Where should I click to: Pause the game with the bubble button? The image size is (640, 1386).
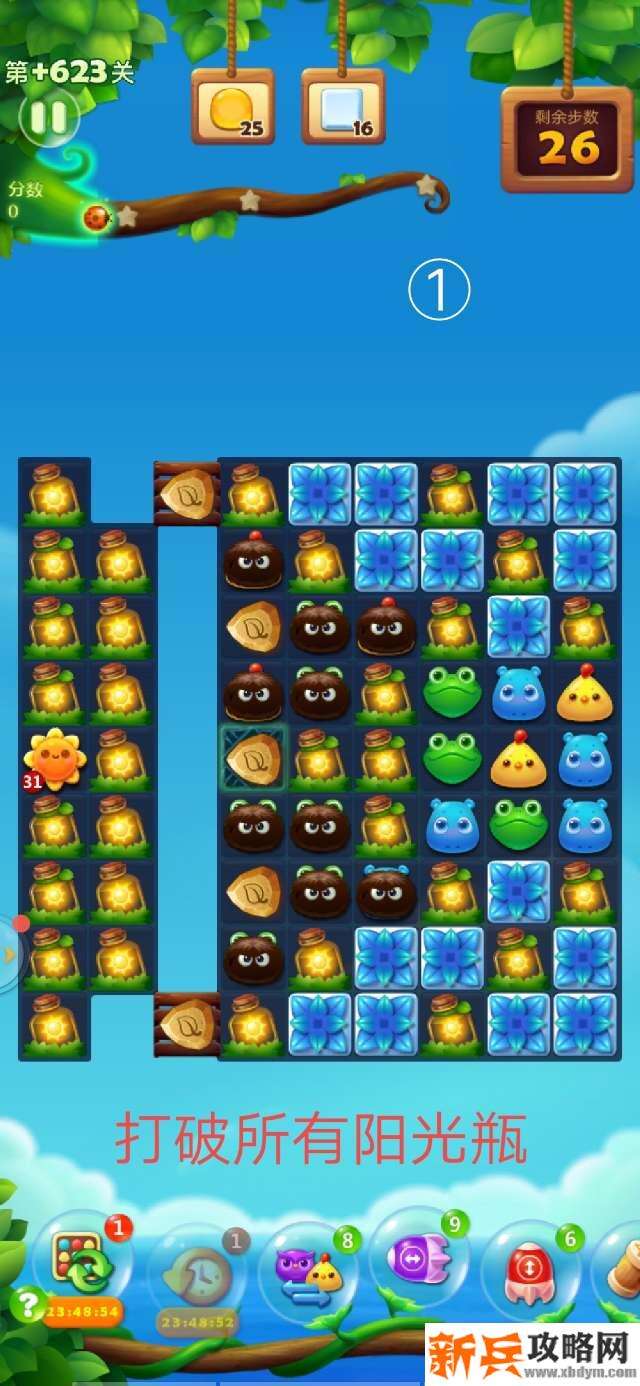pyautogui.click(x=47, y=118)
